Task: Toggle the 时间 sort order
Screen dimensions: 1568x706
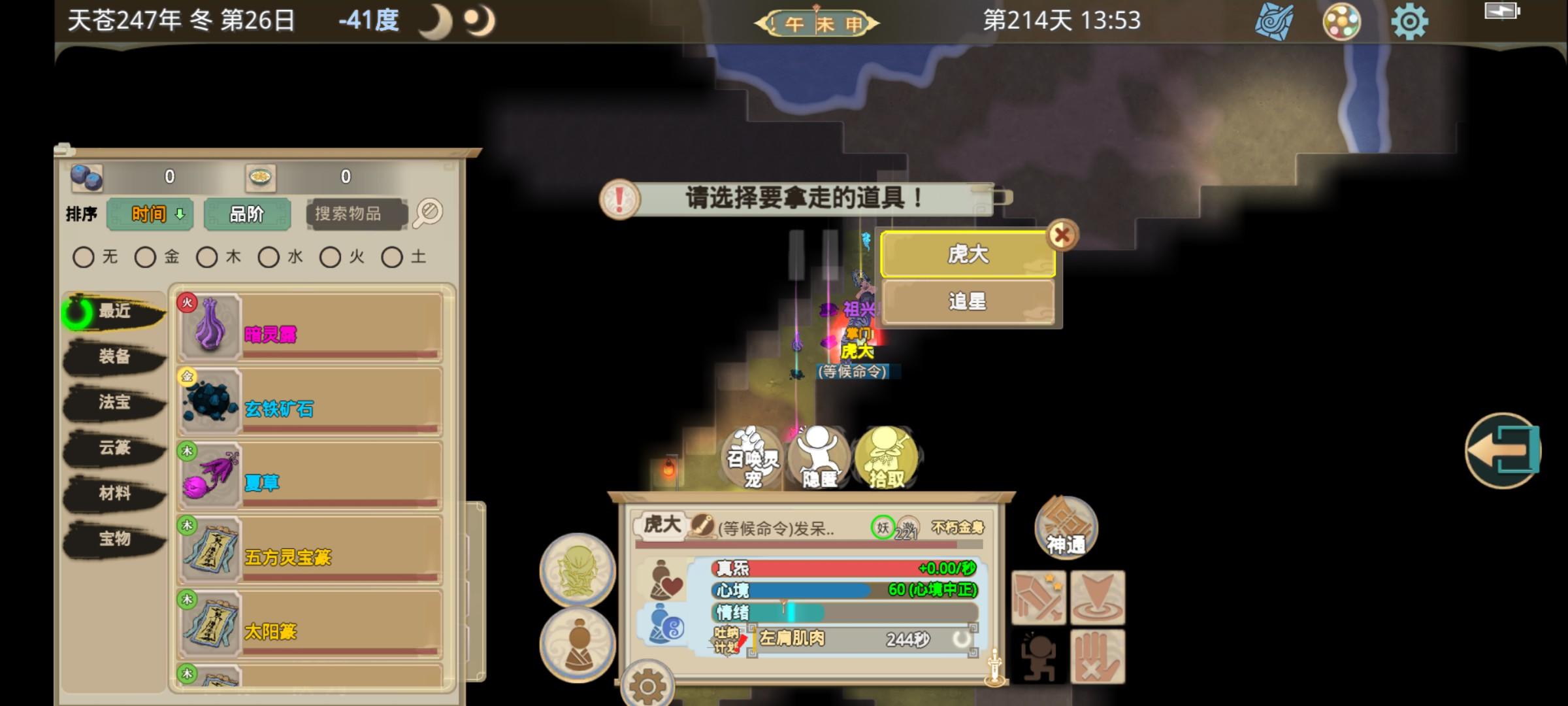Action: tap(150, 214)
